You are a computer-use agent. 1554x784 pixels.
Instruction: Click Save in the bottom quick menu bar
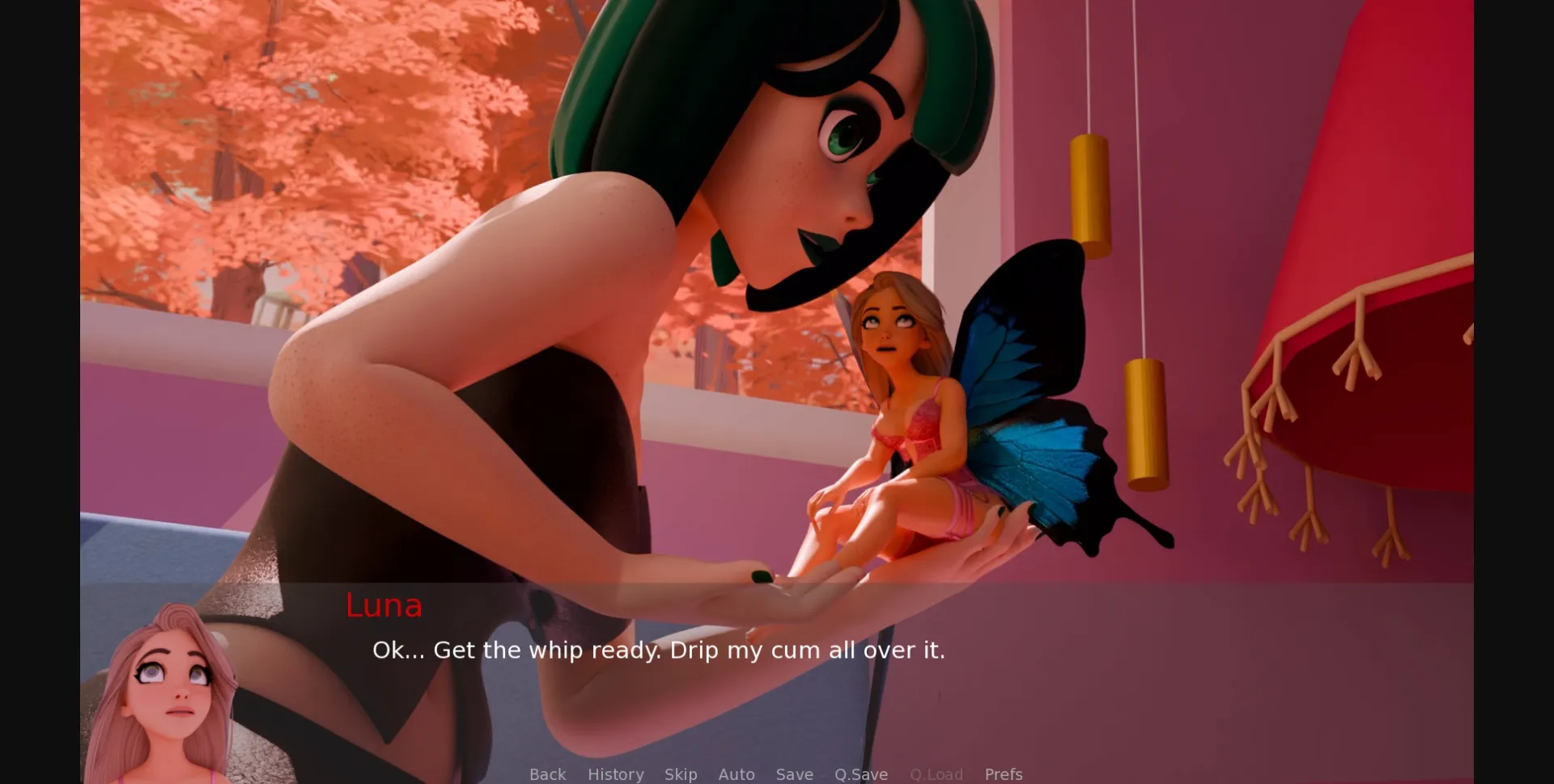click(794, 774)
